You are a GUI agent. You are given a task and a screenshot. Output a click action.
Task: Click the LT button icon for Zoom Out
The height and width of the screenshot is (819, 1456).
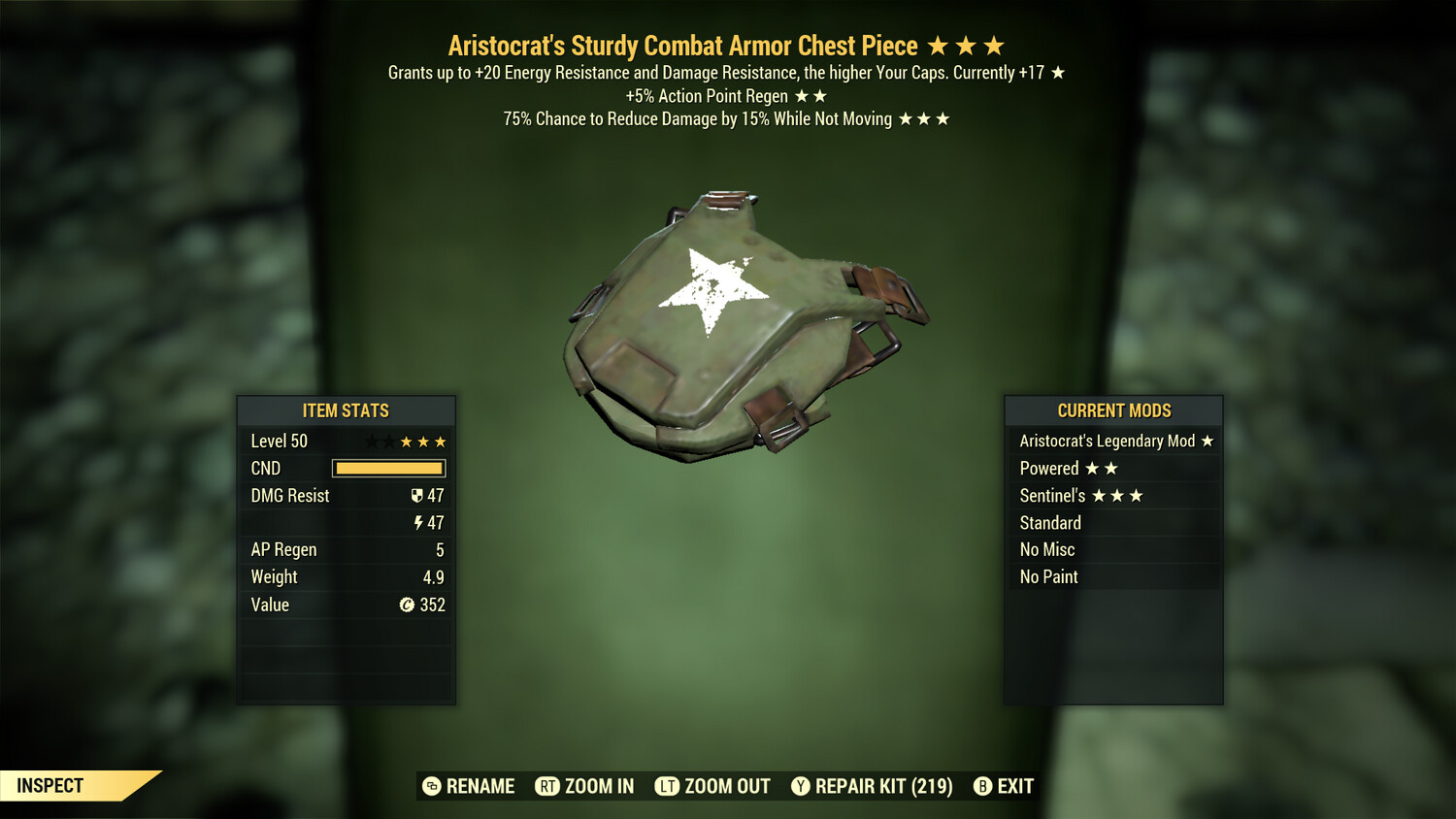(669, 786)
